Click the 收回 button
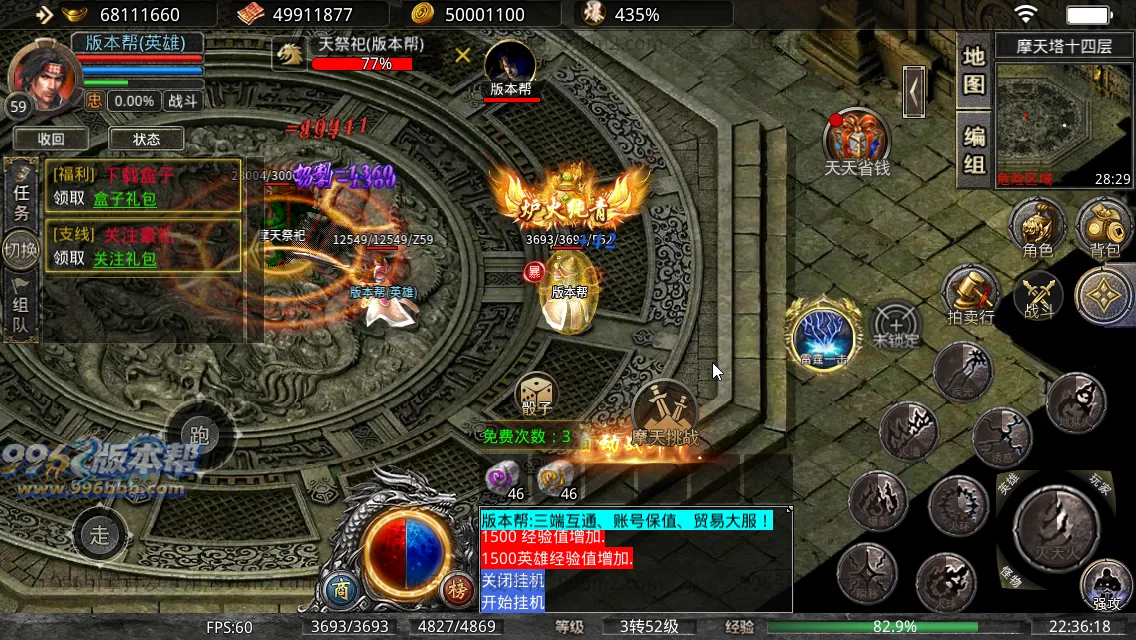 (x=51, y=139)
